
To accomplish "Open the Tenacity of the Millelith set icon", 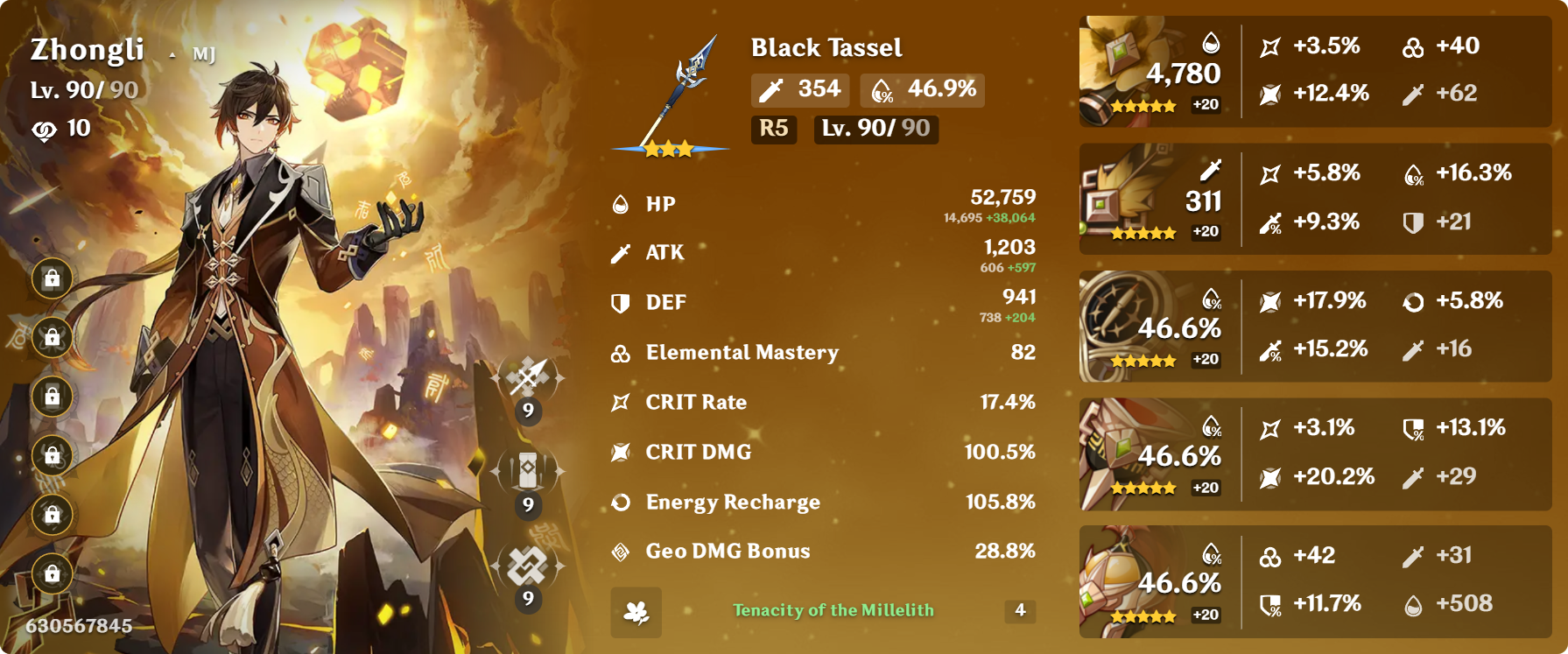I will click(638, 613).
